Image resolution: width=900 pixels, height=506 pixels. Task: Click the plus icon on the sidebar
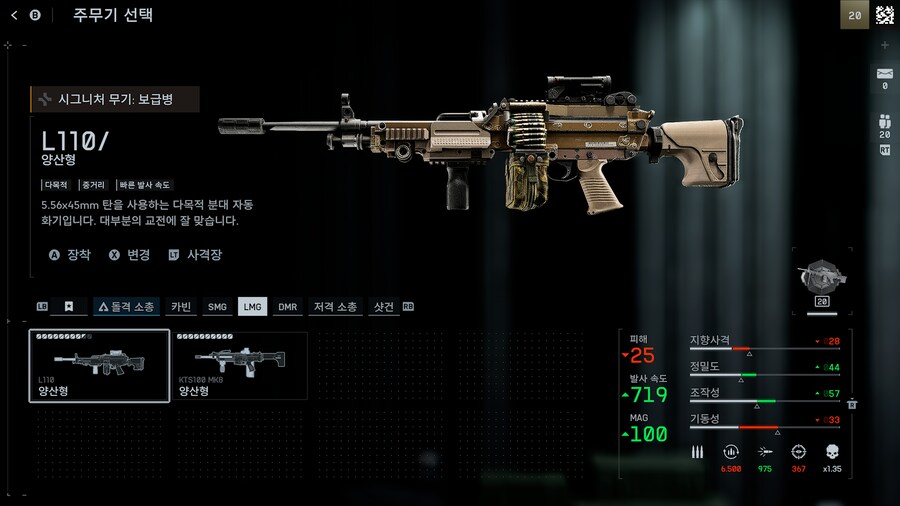tap(884, 45)
